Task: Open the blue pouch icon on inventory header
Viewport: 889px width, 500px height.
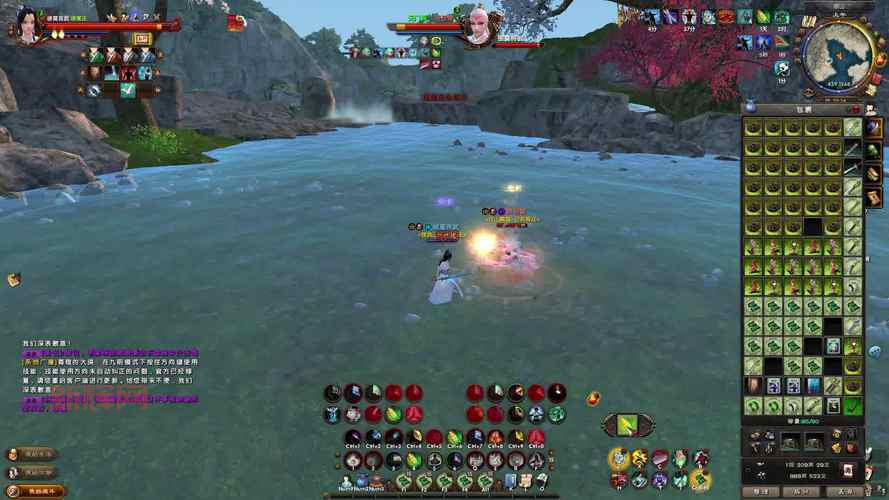Action: [x=750, y=108]
